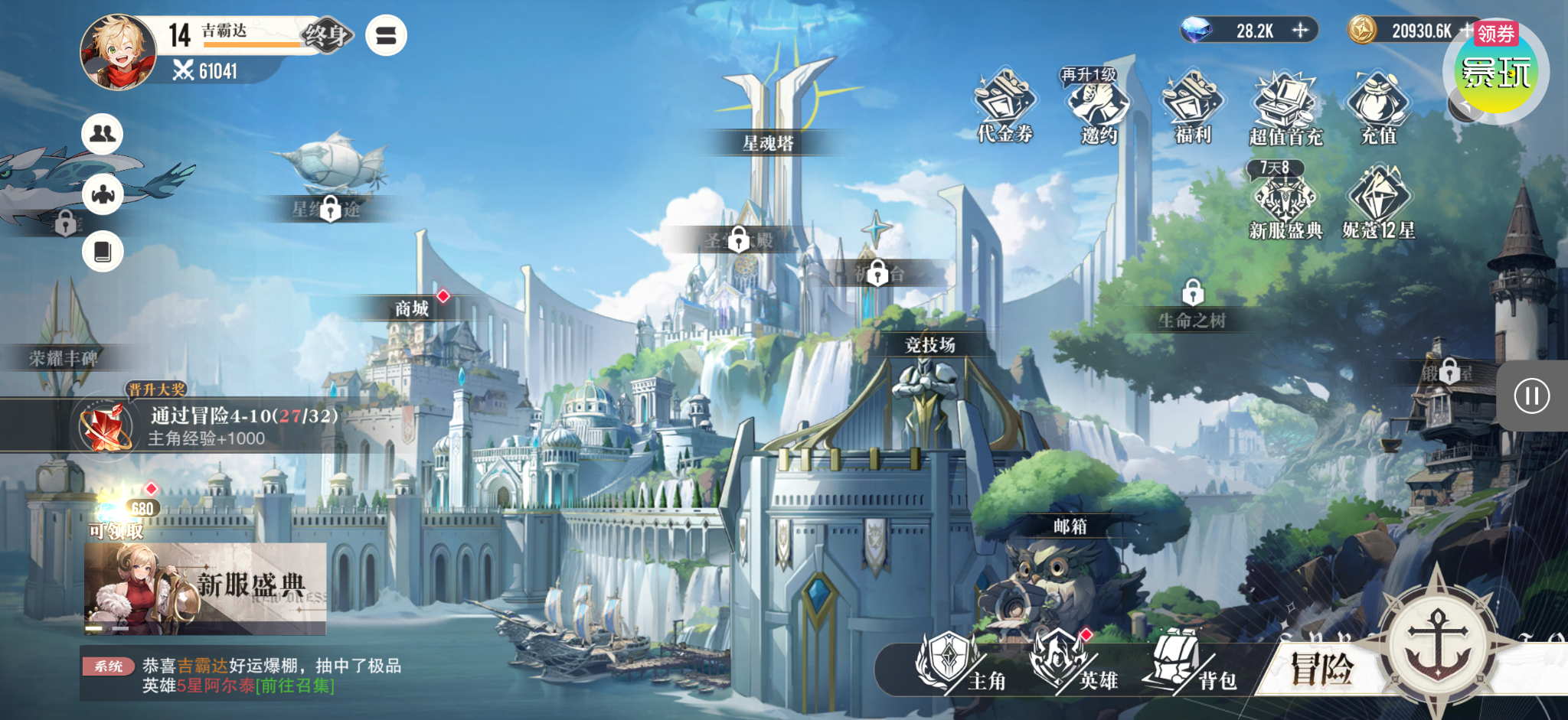
Task: Open the 邮箱 mailbox
Action: [1069, 526]
